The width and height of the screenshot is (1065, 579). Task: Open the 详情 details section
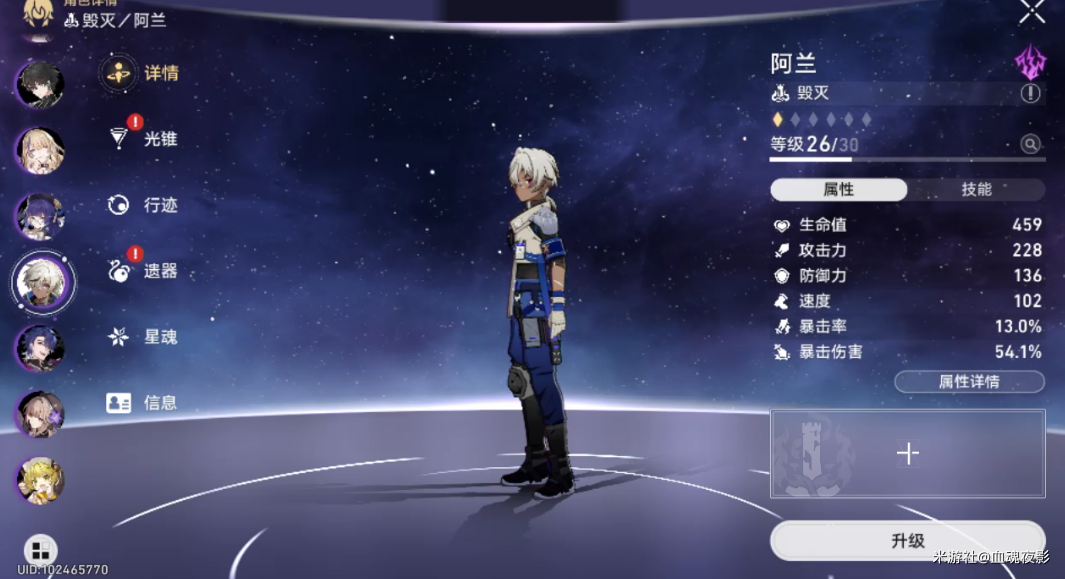(x=140, y=73)
